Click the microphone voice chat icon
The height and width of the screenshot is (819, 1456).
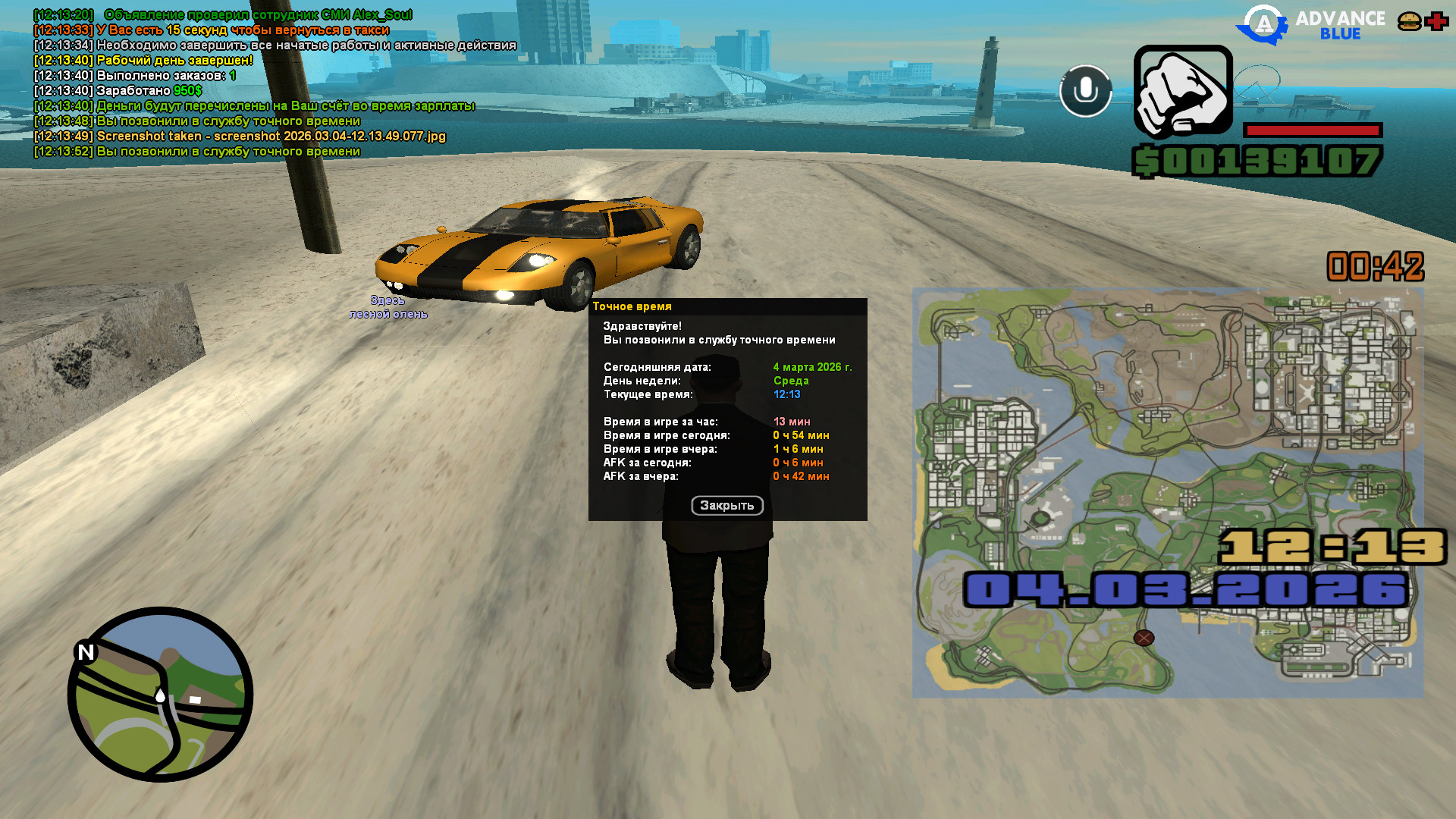1085,91
